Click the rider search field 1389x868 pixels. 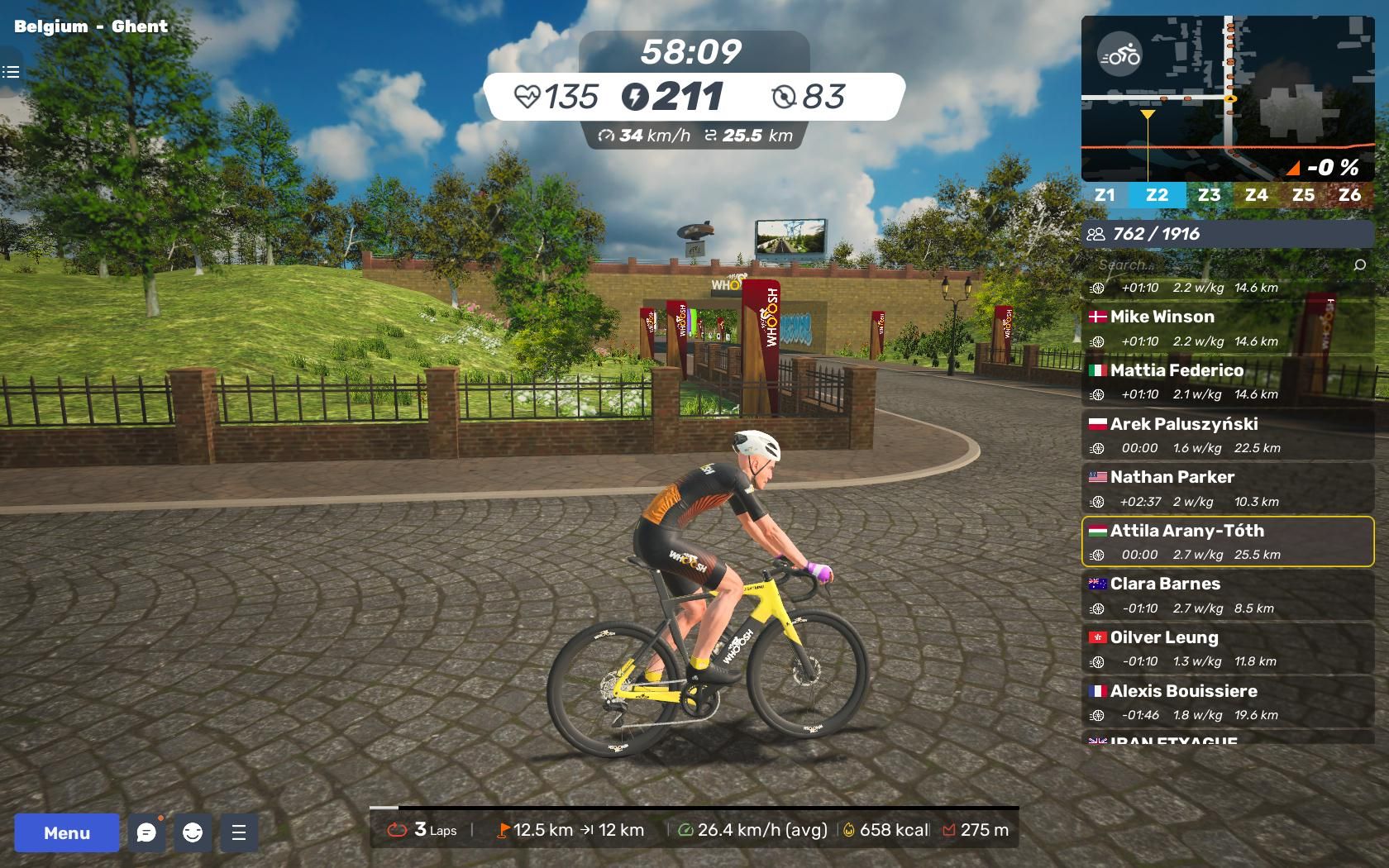1220,265
